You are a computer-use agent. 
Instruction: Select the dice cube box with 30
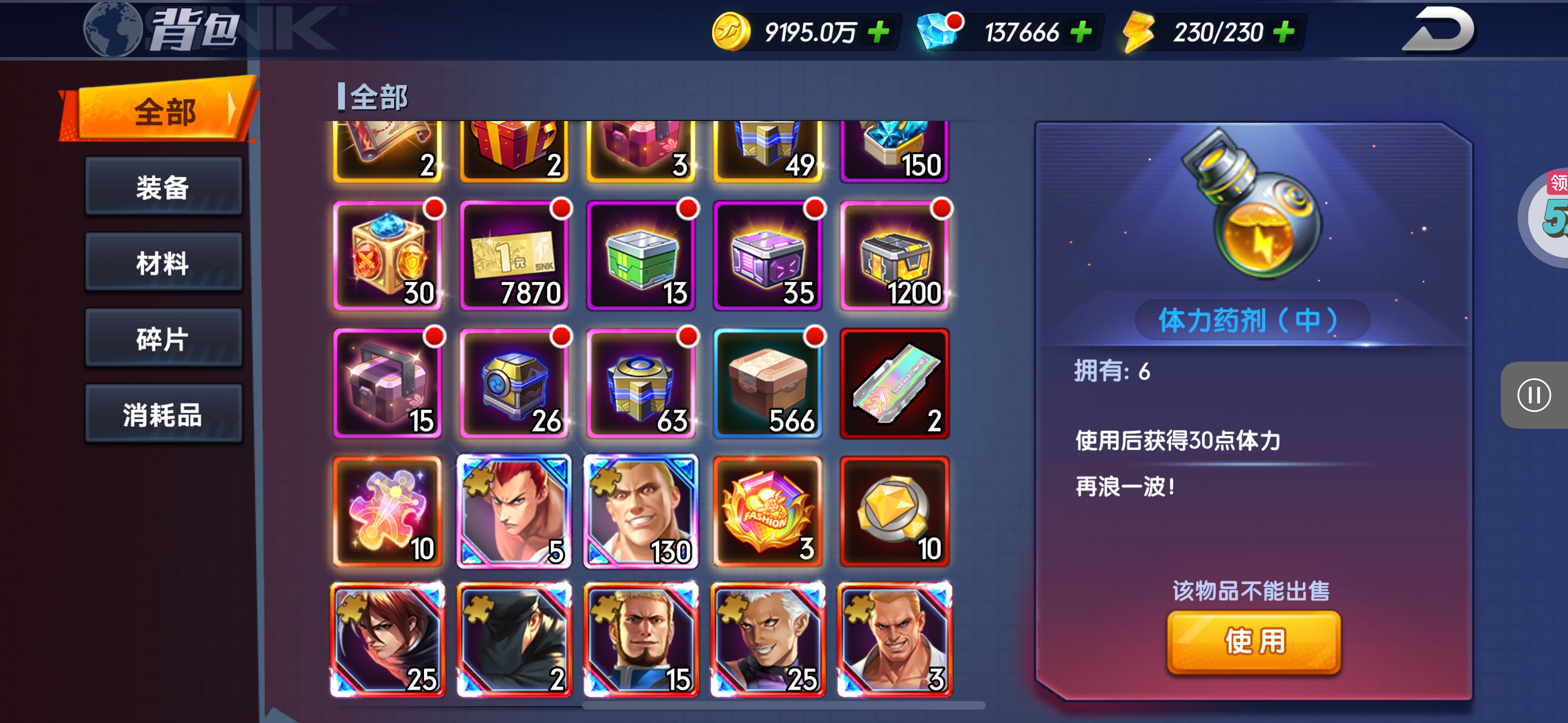[x=388, y=256]
